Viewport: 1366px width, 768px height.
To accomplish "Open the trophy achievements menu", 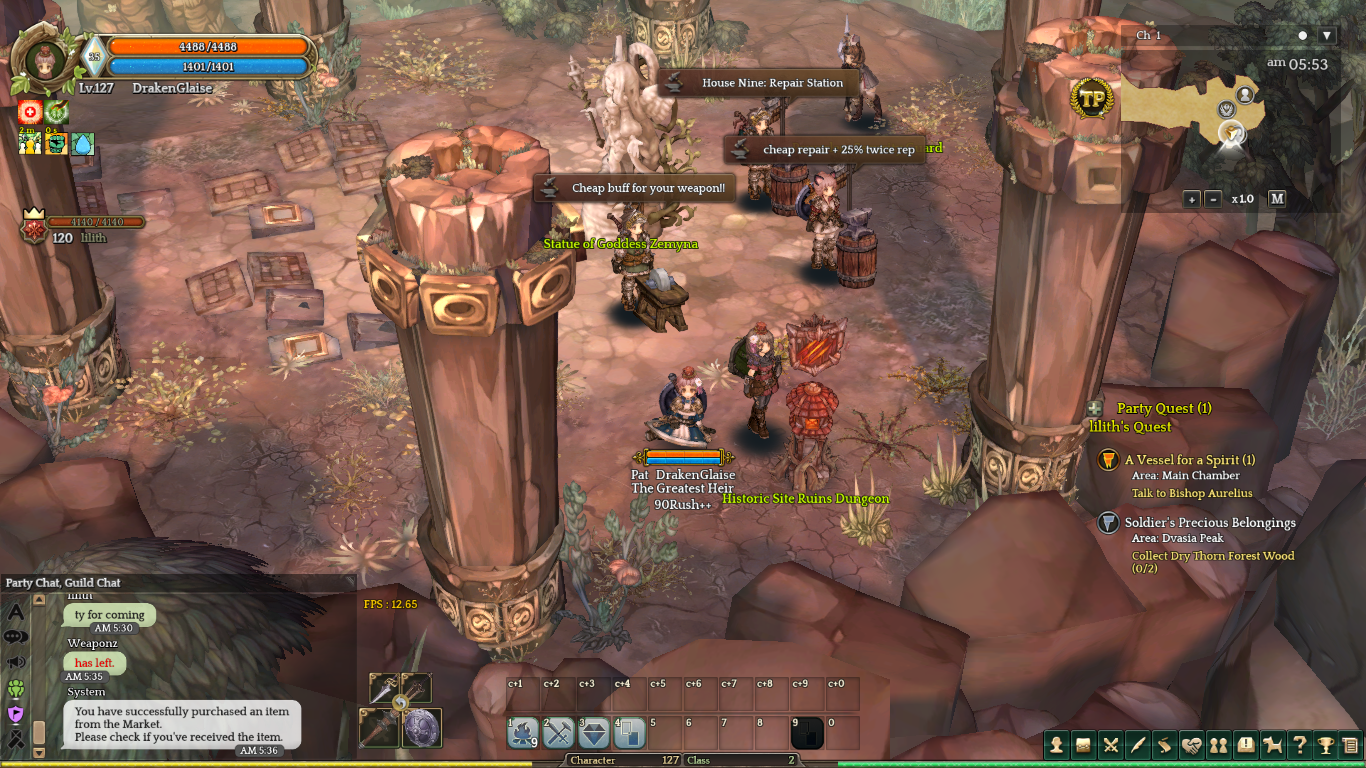I will 1326,745.
